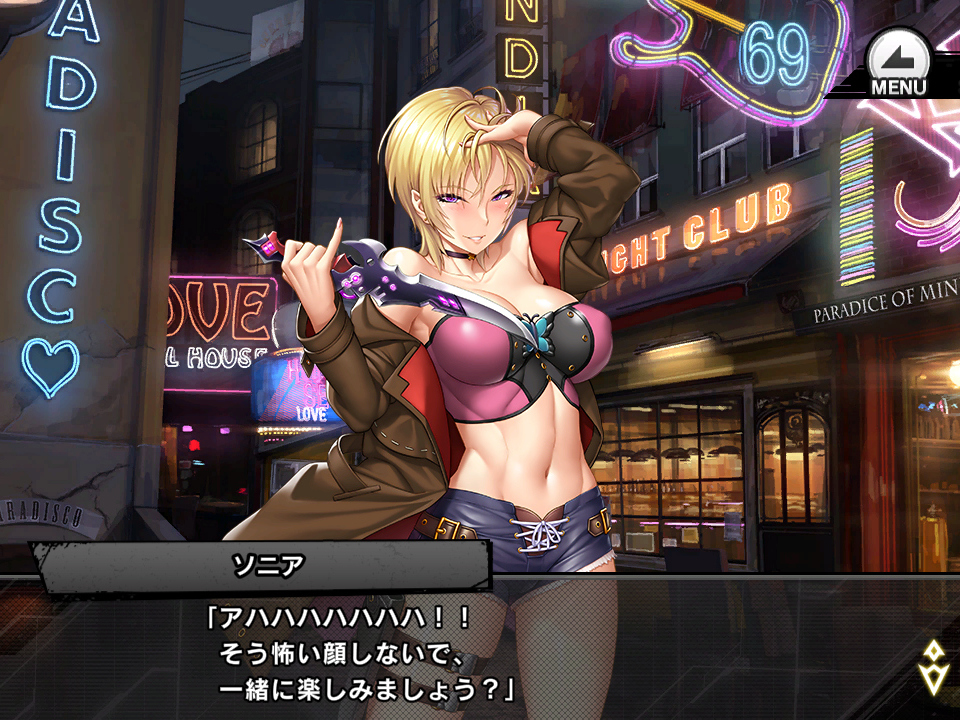Open the MENU button
Viewport: 960px width, 720px height.
click(898, 64)
